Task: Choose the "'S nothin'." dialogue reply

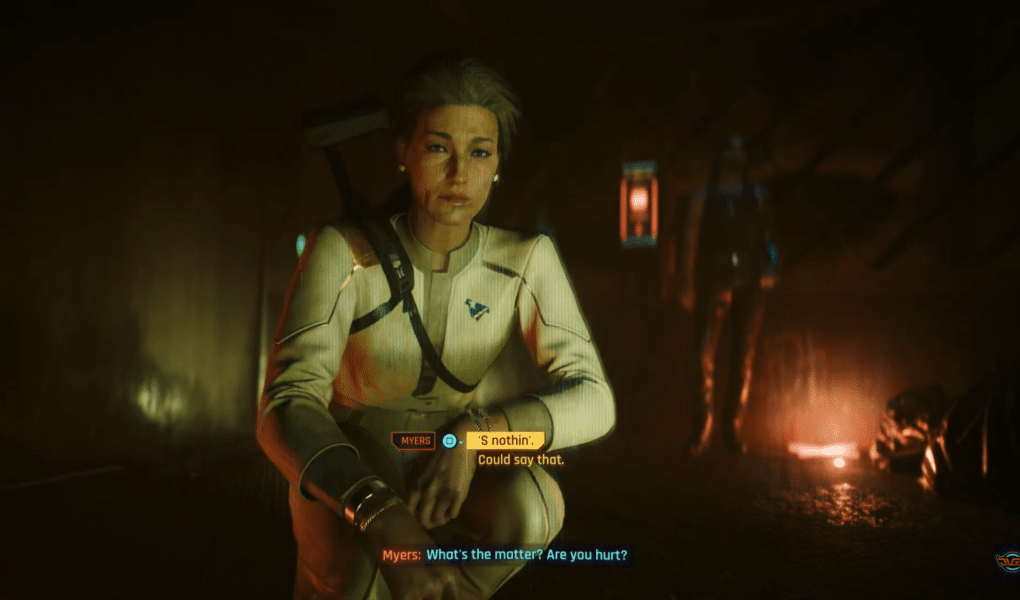Action: [x=505, y=440]
